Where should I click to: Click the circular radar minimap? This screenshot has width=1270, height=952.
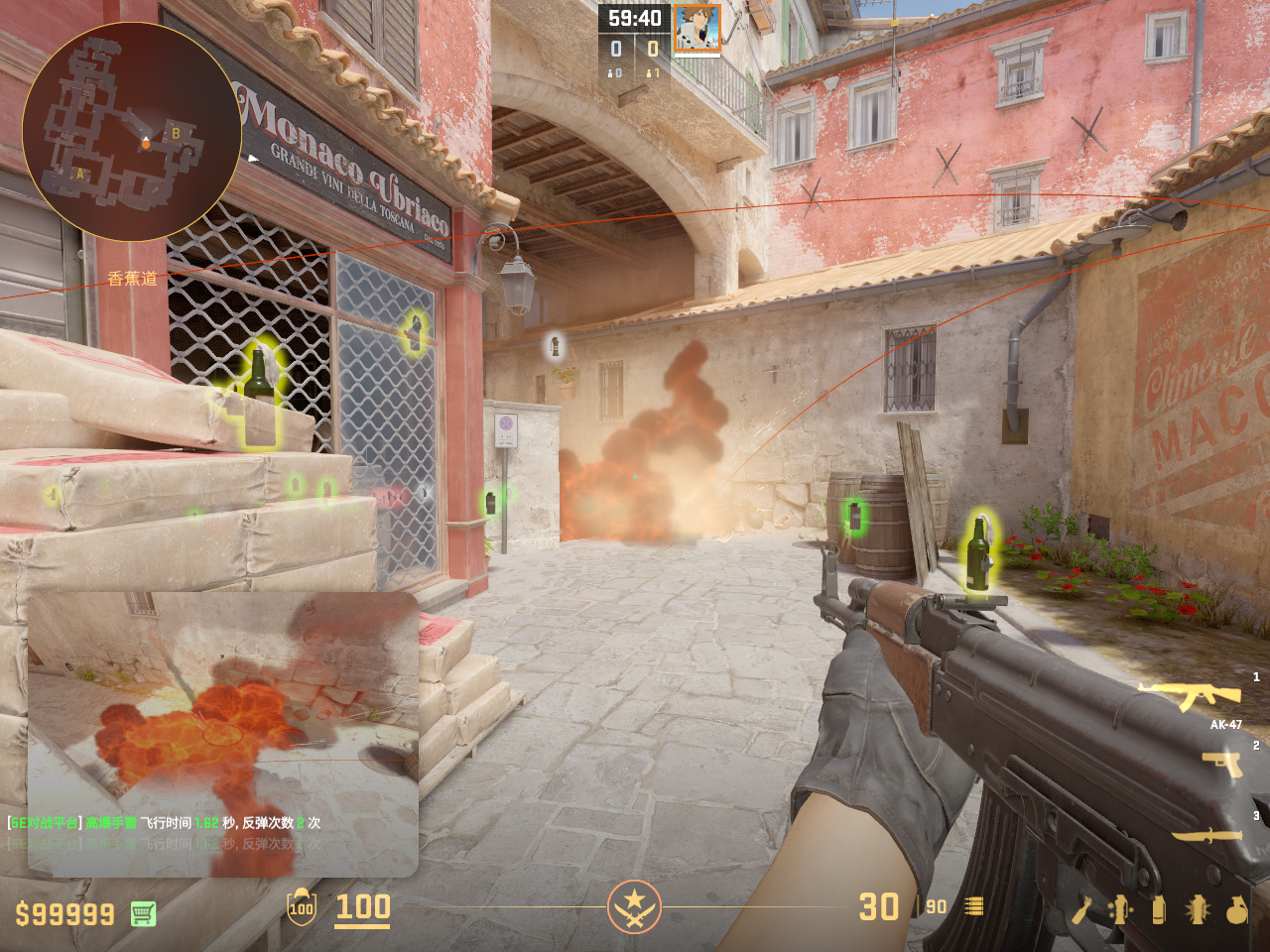(131, 132)
